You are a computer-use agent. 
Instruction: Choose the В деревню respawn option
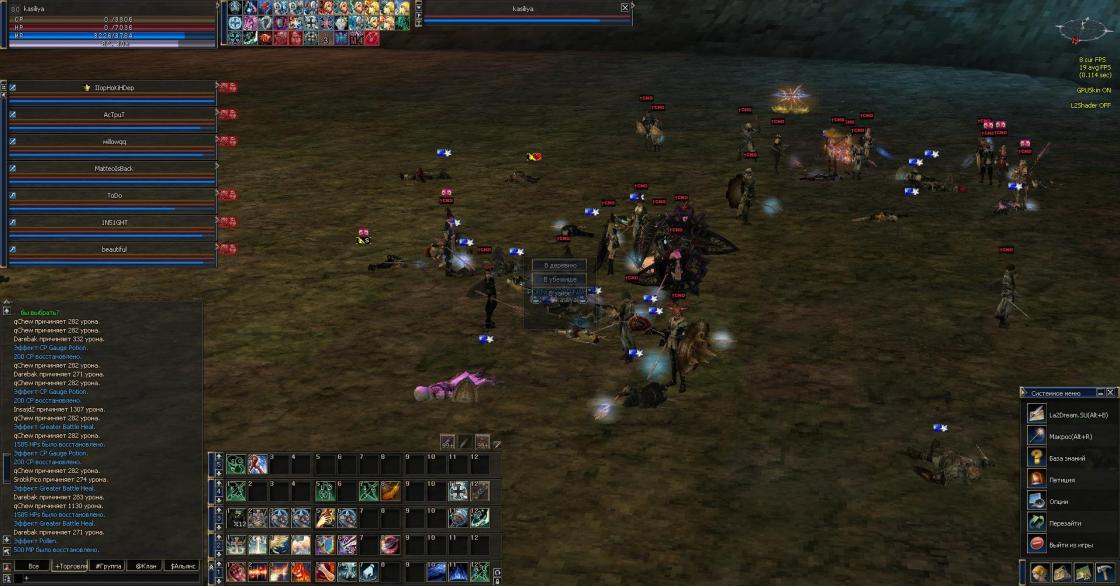560,265
